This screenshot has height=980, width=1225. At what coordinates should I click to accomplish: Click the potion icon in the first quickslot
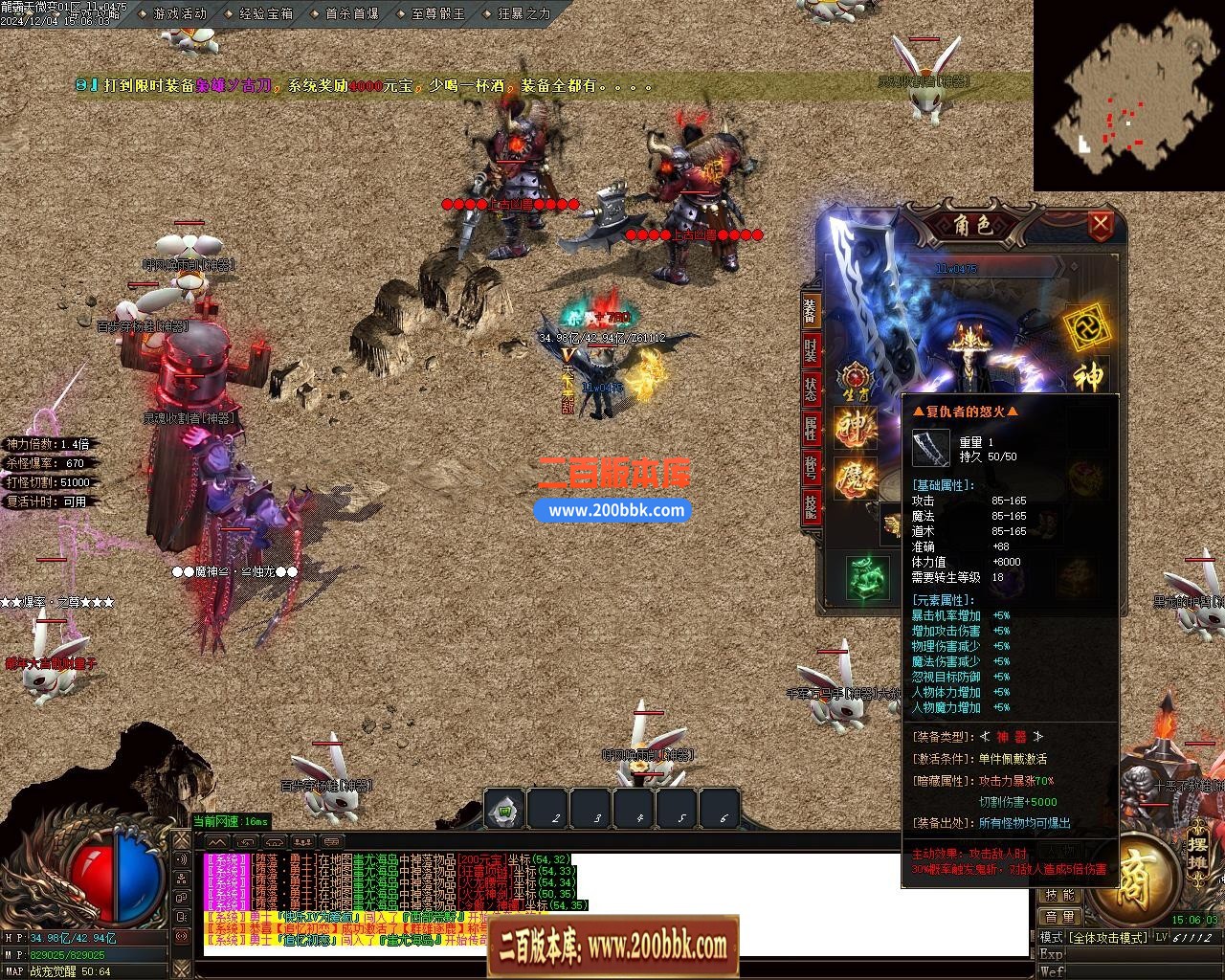pyautogui.click(x=502, y=809)
